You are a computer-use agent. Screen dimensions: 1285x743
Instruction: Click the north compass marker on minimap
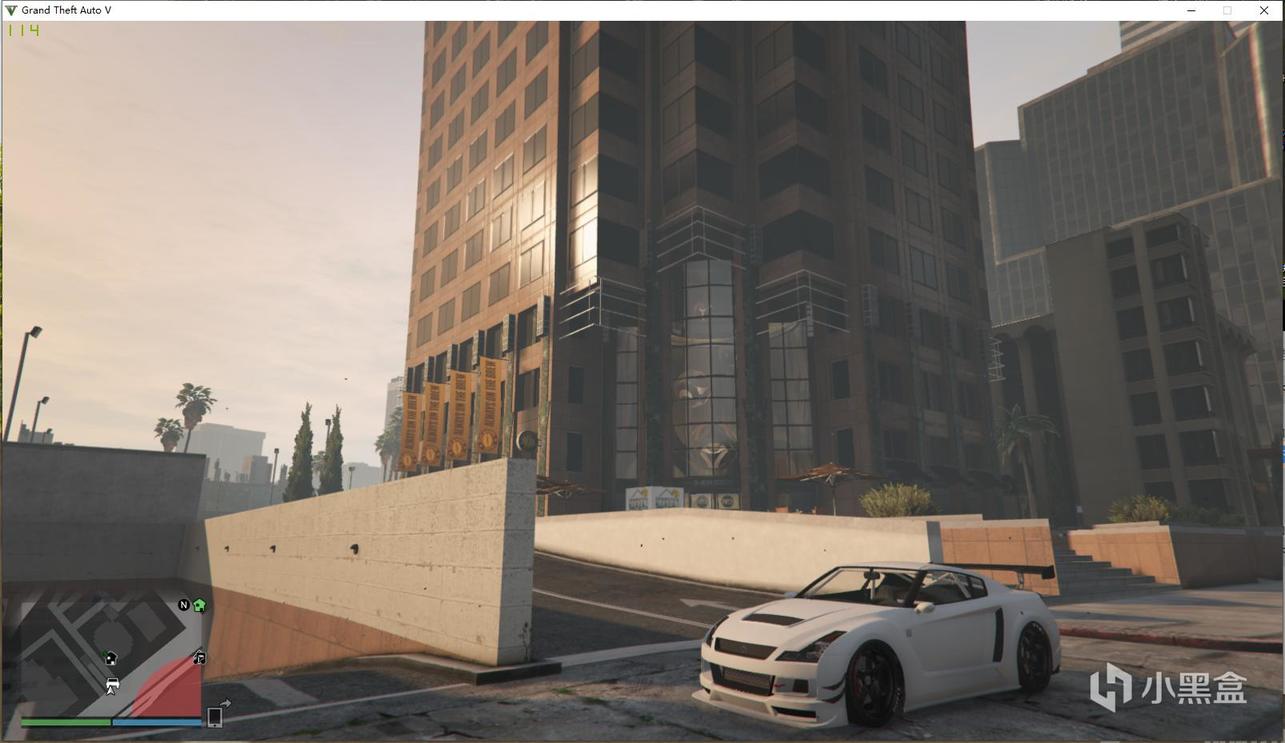[184, 605]
